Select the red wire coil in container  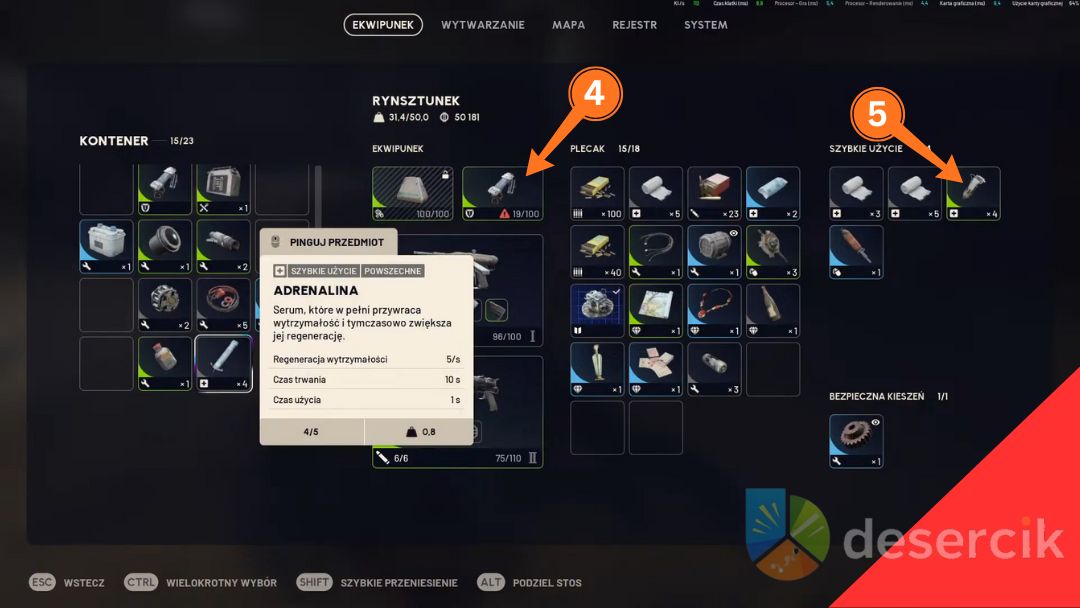[224, 304]
